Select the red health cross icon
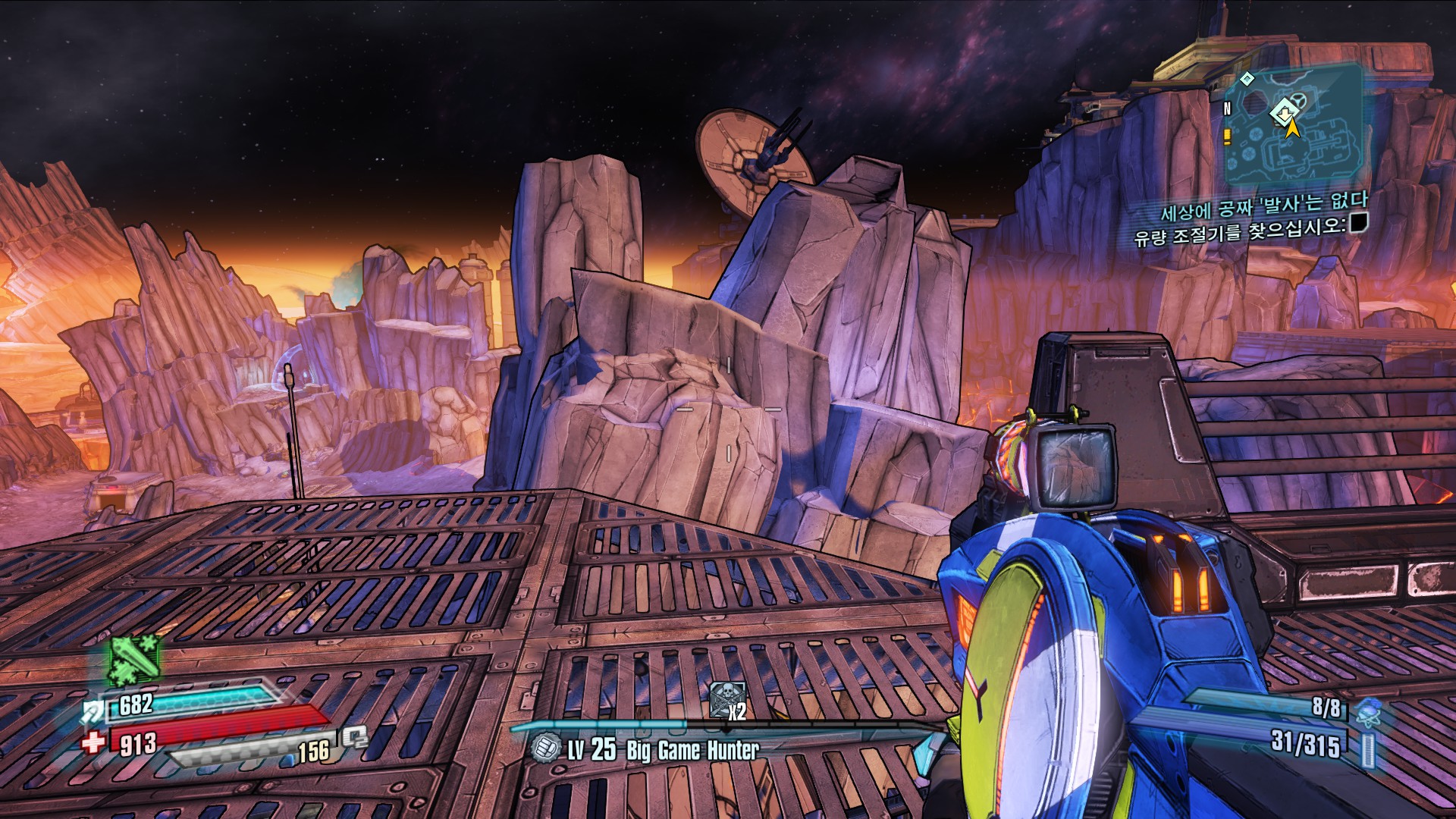The height and width of the screenshot is (819, 1456). pos(93,741)
